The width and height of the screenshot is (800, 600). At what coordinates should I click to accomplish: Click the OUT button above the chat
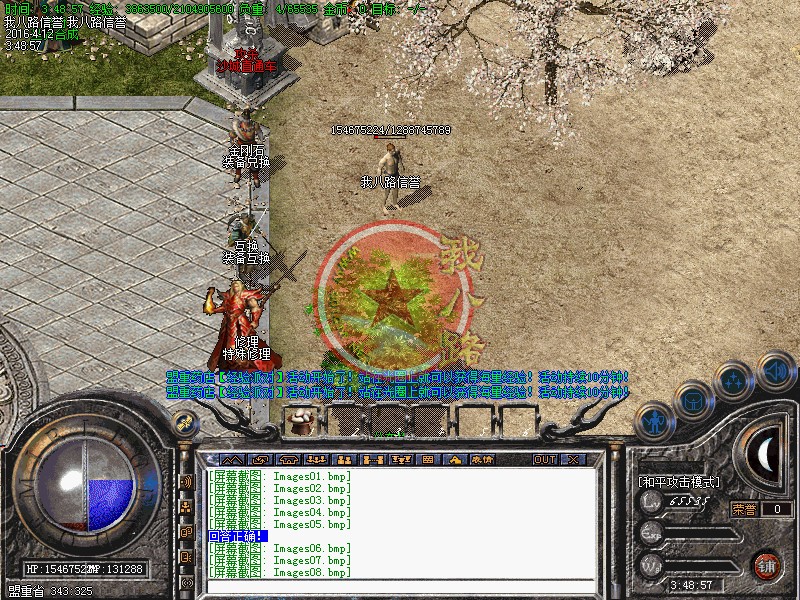[545, 460]
